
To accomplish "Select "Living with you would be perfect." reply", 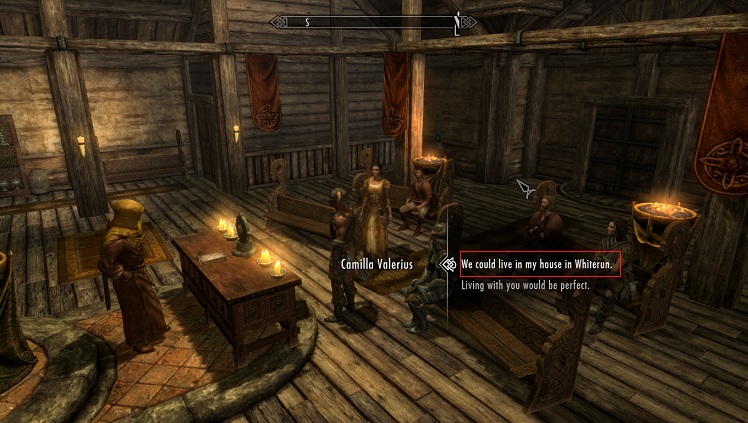I will 525,285.
